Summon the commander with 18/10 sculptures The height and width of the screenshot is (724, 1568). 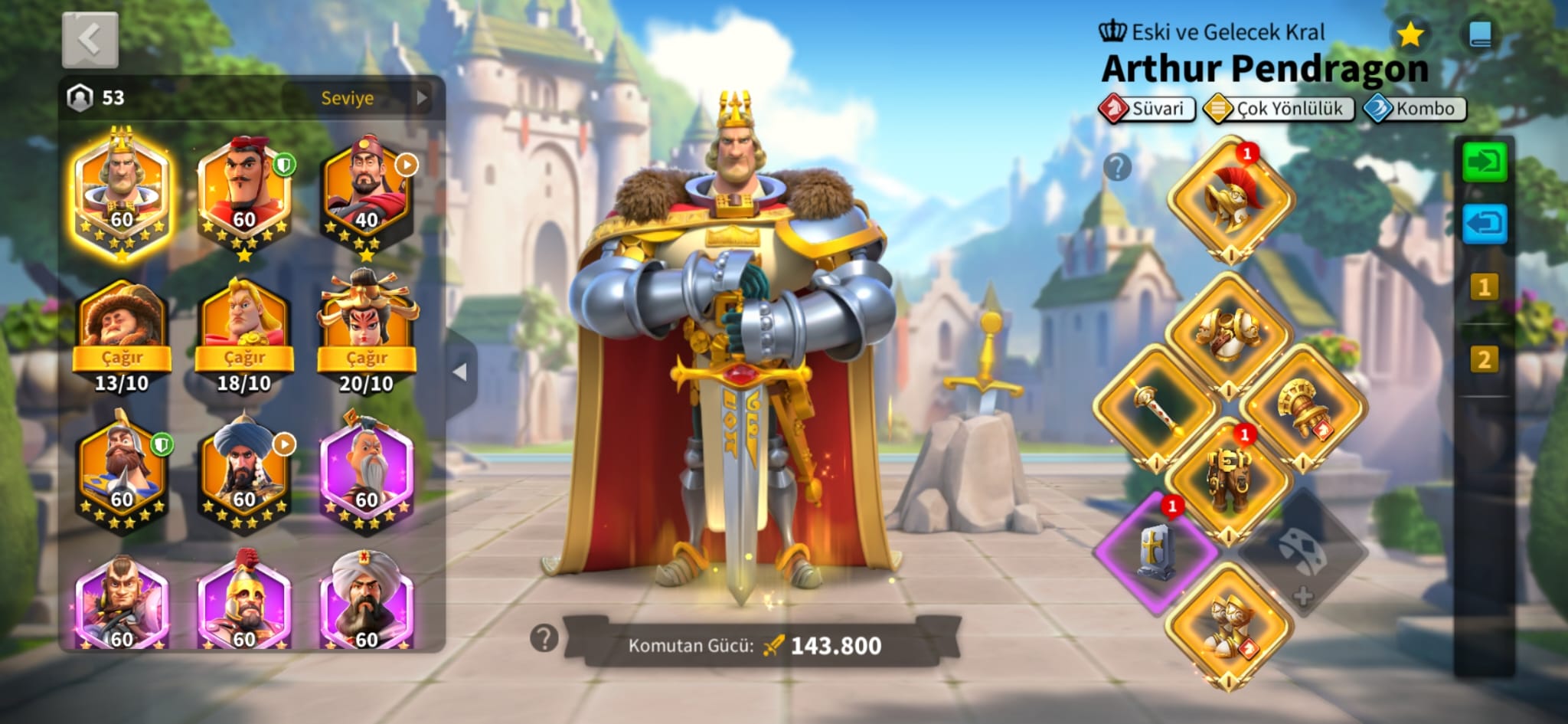(244, 358)
